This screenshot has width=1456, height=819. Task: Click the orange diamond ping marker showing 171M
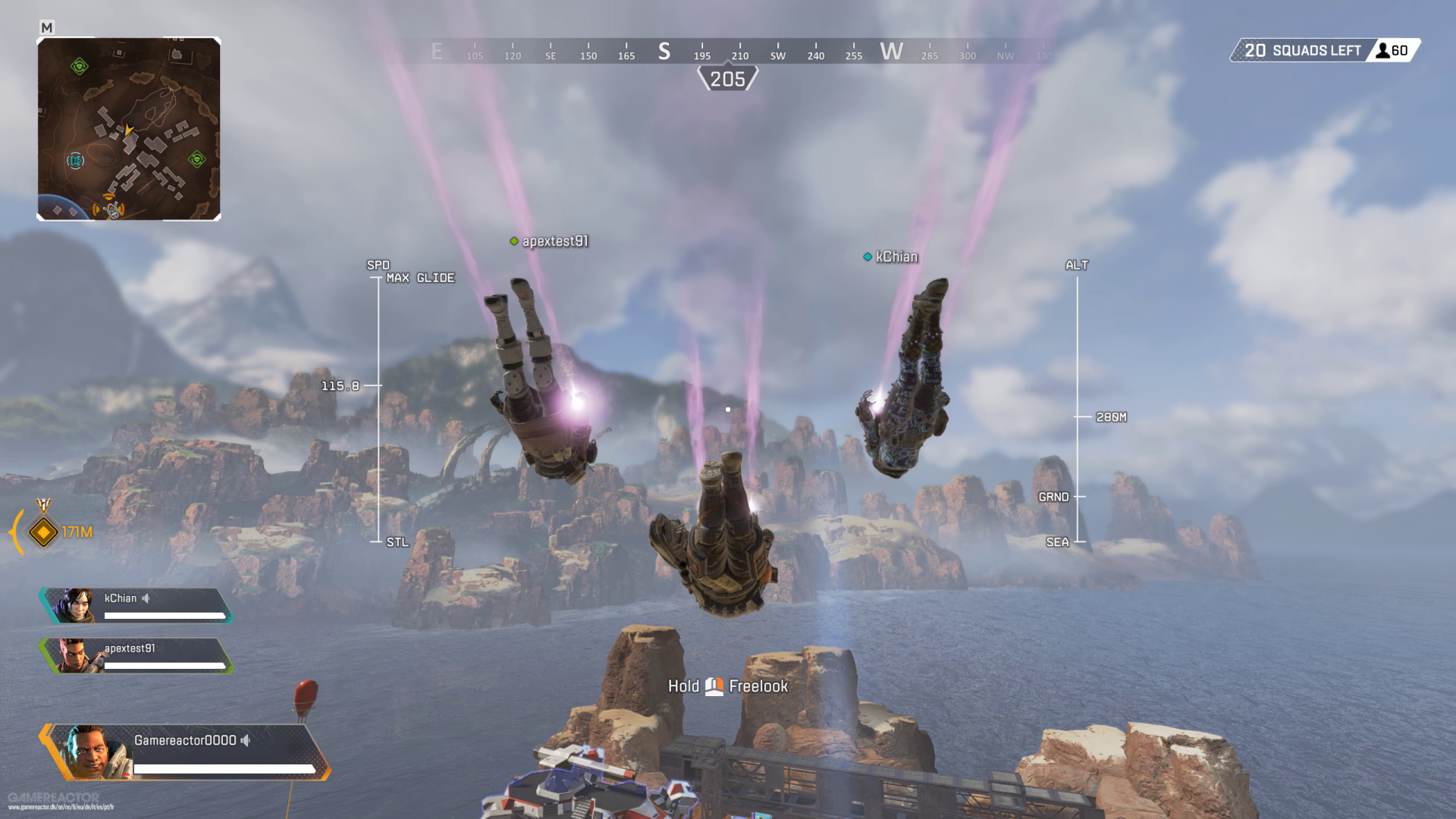click(x=43, y=532)
